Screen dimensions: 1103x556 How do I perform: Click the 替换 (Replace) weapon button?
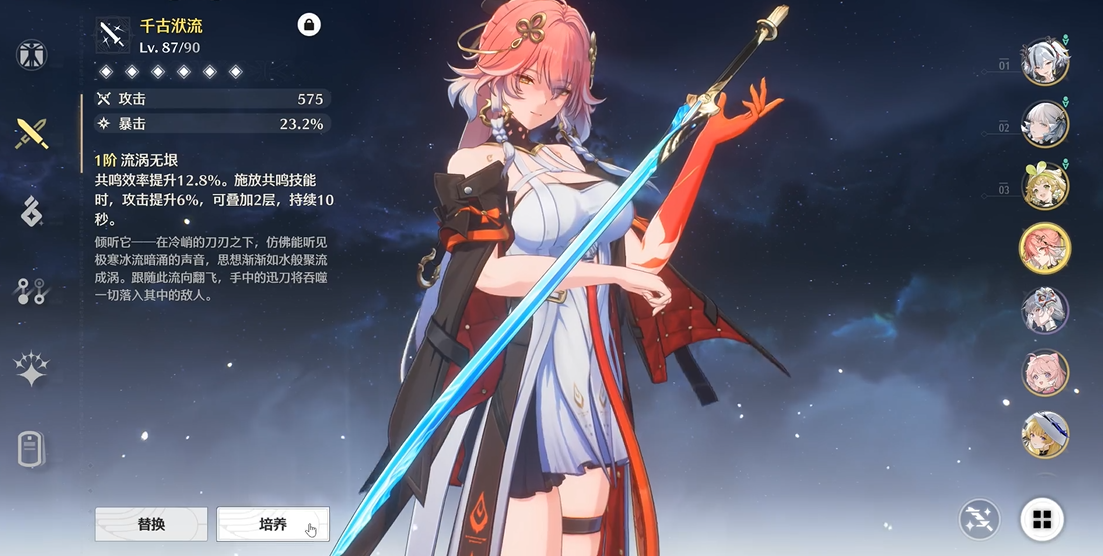coord(151,524)
